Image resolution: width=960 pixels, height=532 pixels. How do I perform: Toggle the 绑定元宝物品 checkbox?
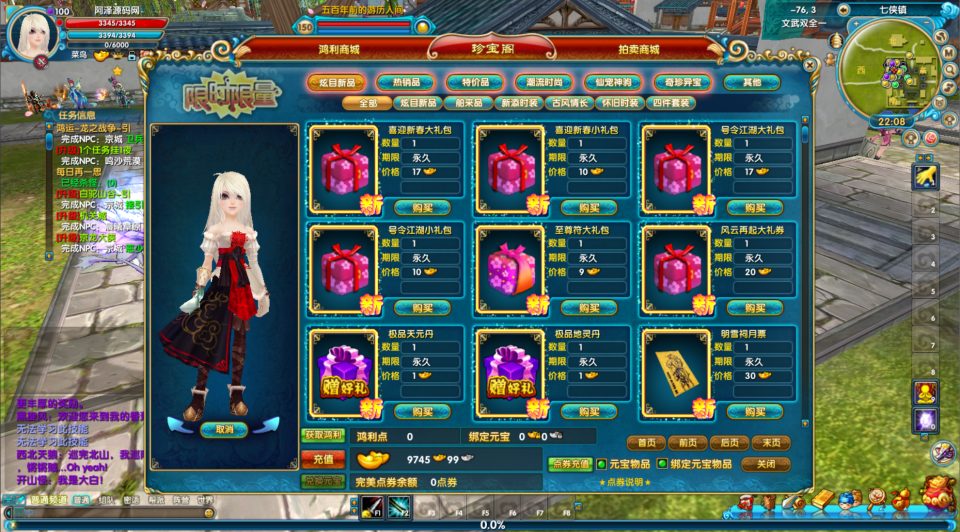point(661,464)
